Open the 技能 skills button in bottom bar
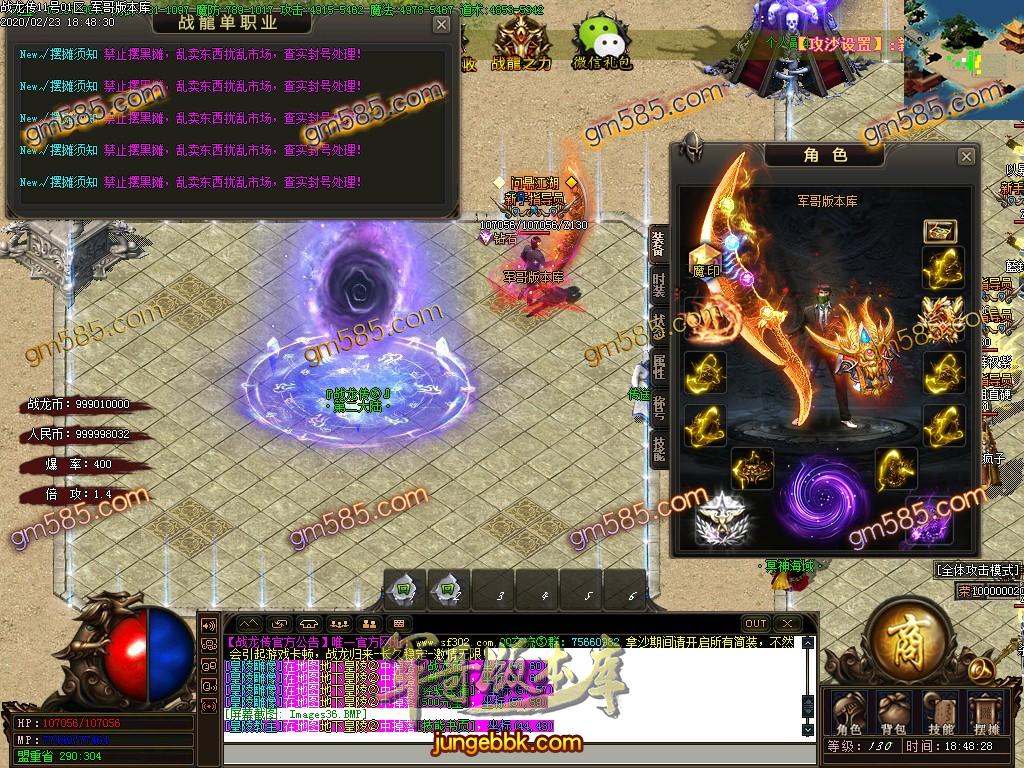 (x=940, y=713)
